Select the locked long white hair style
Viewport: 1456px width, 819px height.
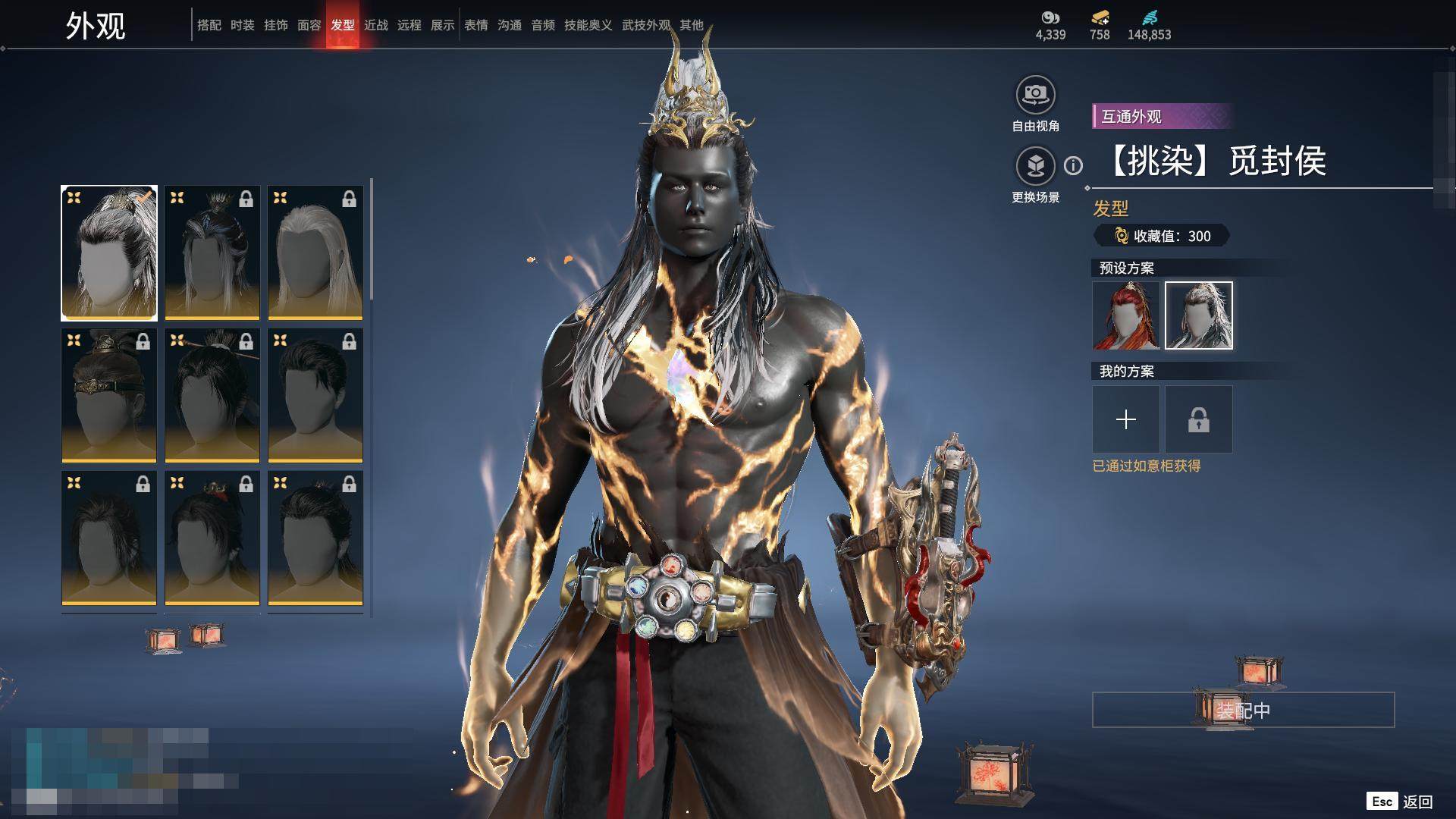(x=315, y=253)
